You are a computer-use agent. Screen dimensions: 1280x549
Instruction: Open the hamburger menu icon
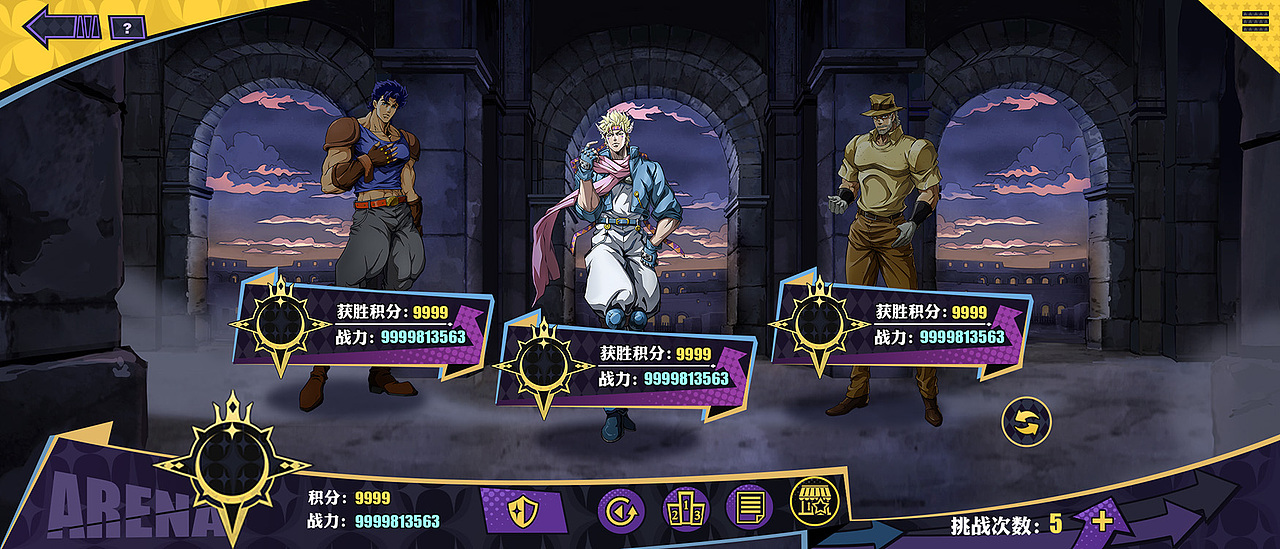pos(1255,21)
